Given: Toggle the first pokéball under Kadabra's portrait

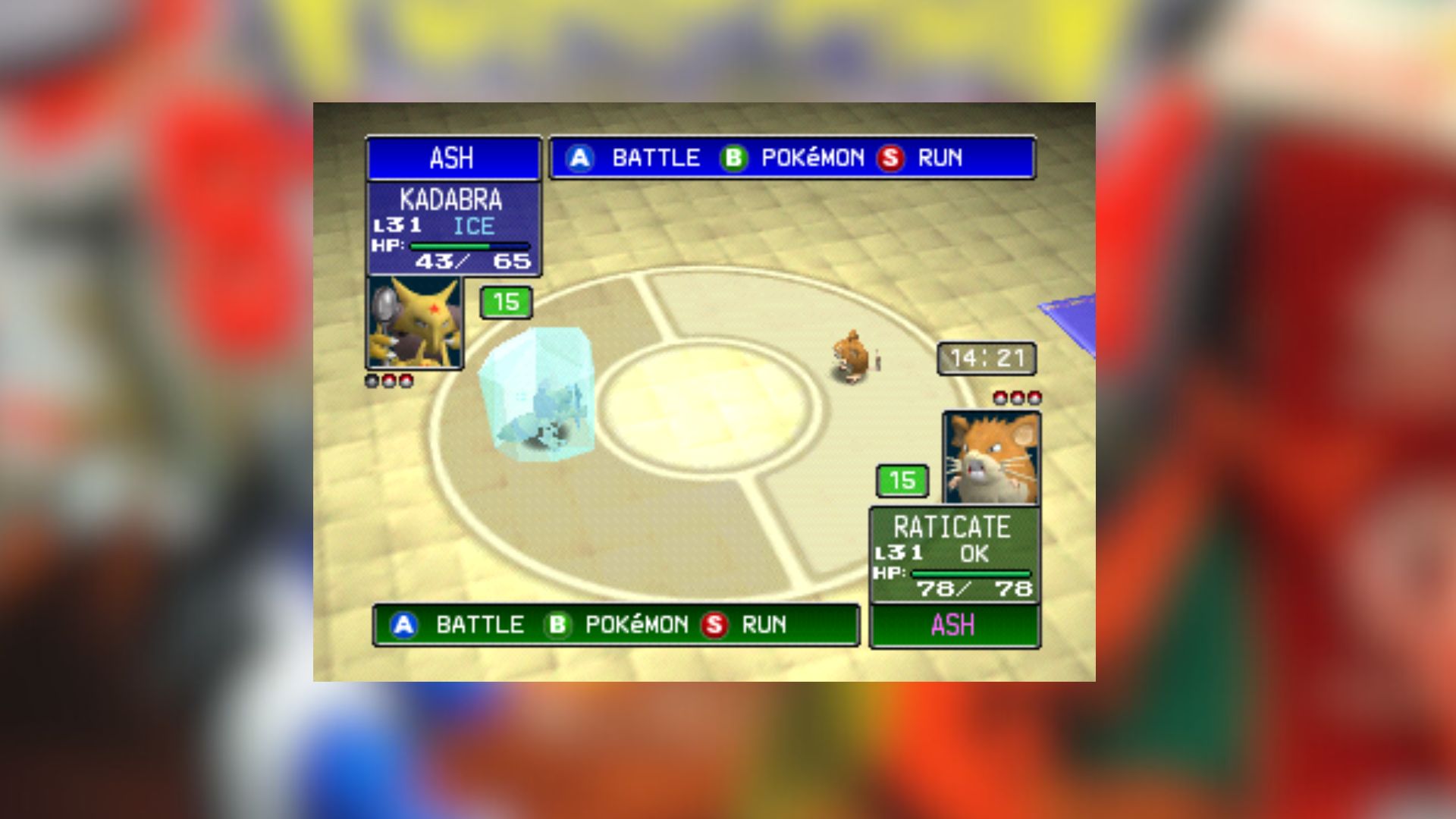Looking at the screenshot, I should tap(372, 381).
